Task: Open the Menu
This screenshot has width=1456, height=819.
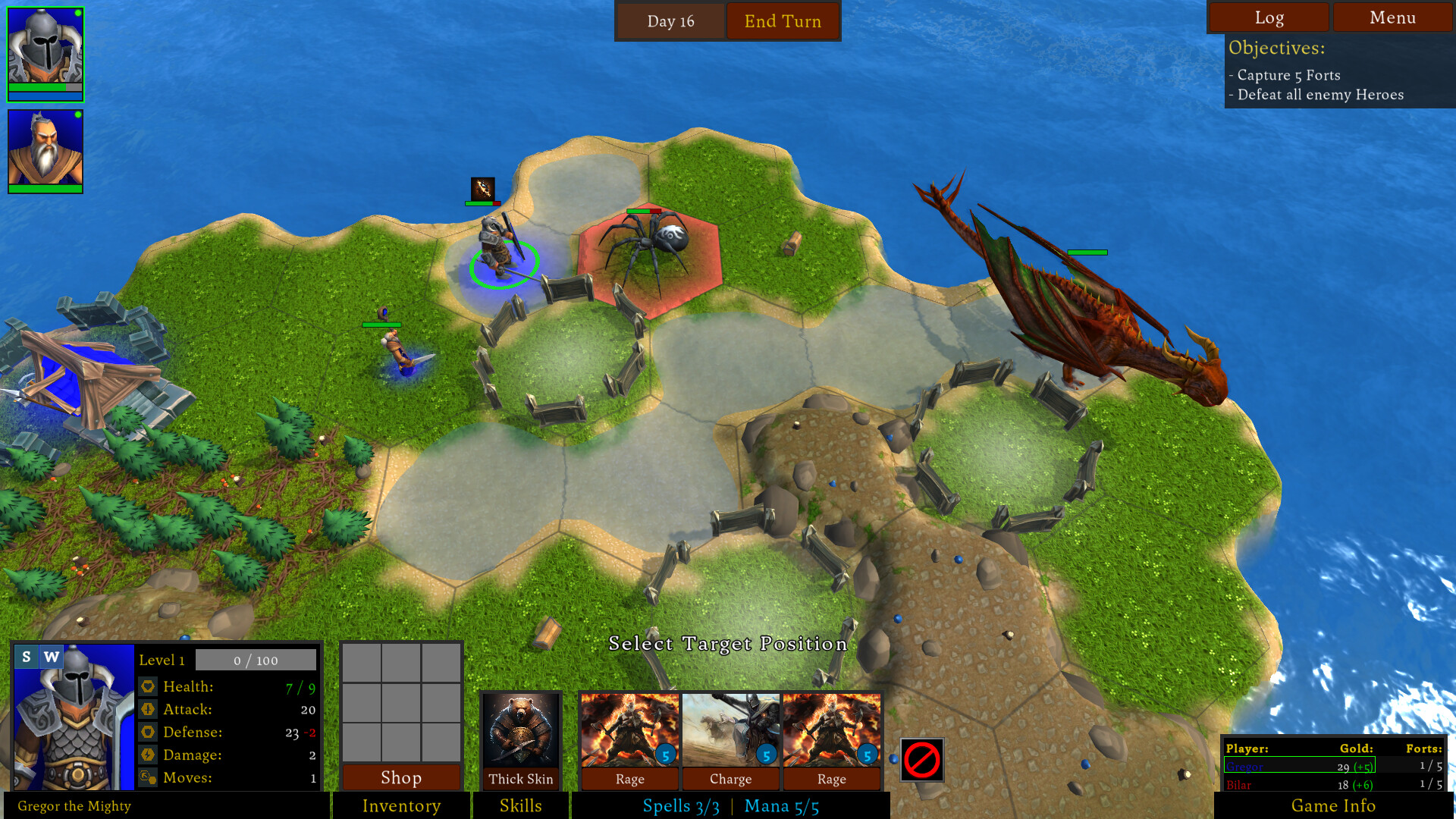Action: [x=1392, y=17]
